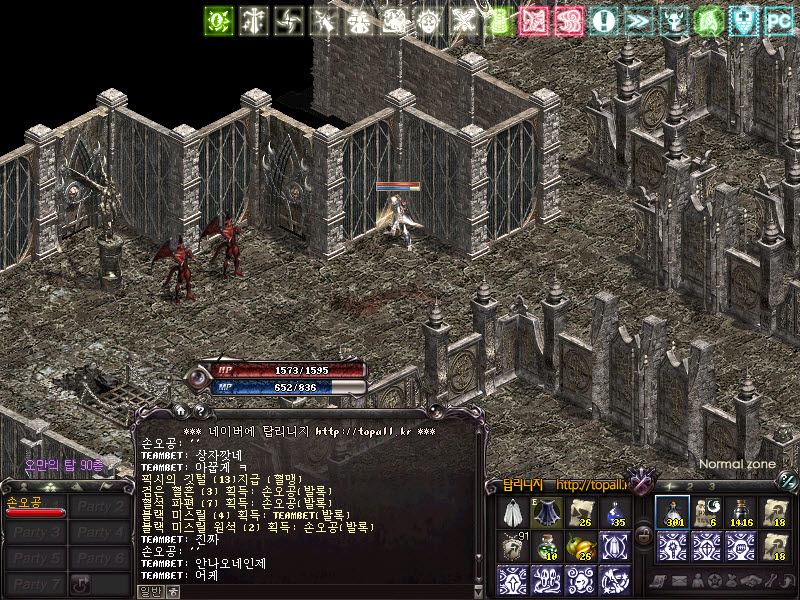Select the 일반 chat tab
The height and width of the screenshot is (600, 800).
coord(148,591)
